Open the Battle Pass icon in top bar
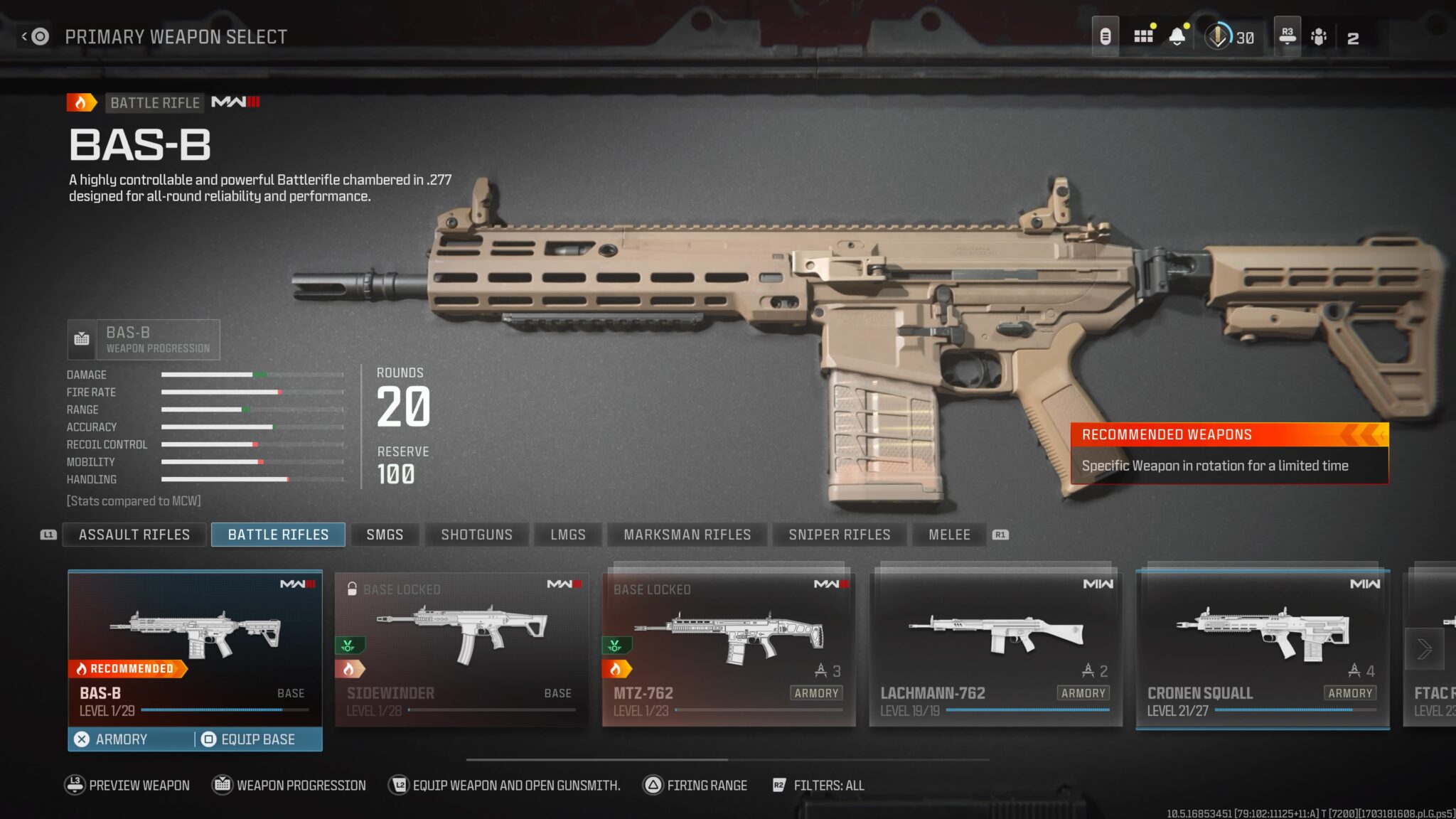Image resolution: width=1456 pixels, height=819 pixels. (x=1106, y=36)
